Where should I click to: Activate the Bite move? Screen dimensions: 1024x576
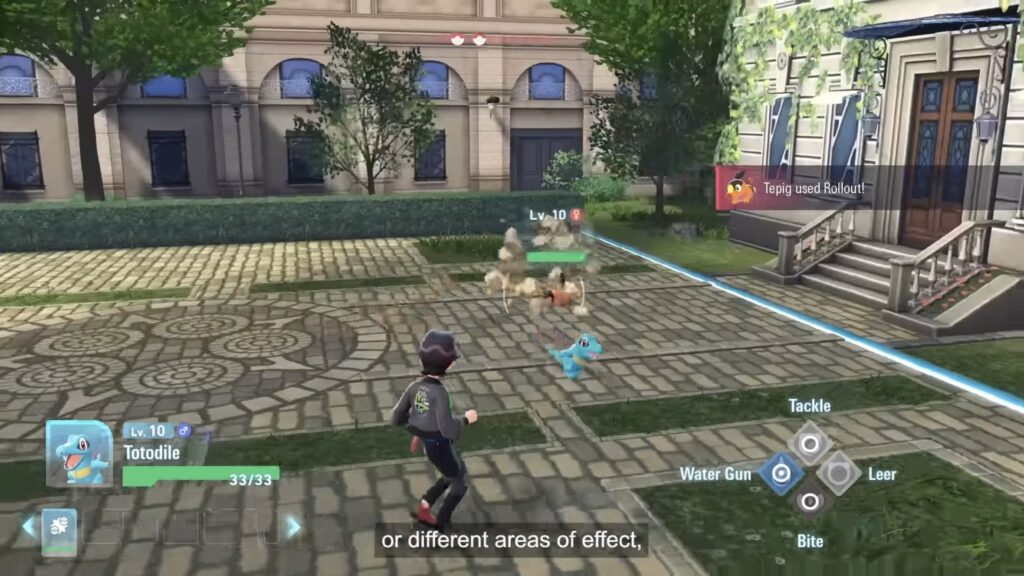[809, 500]
